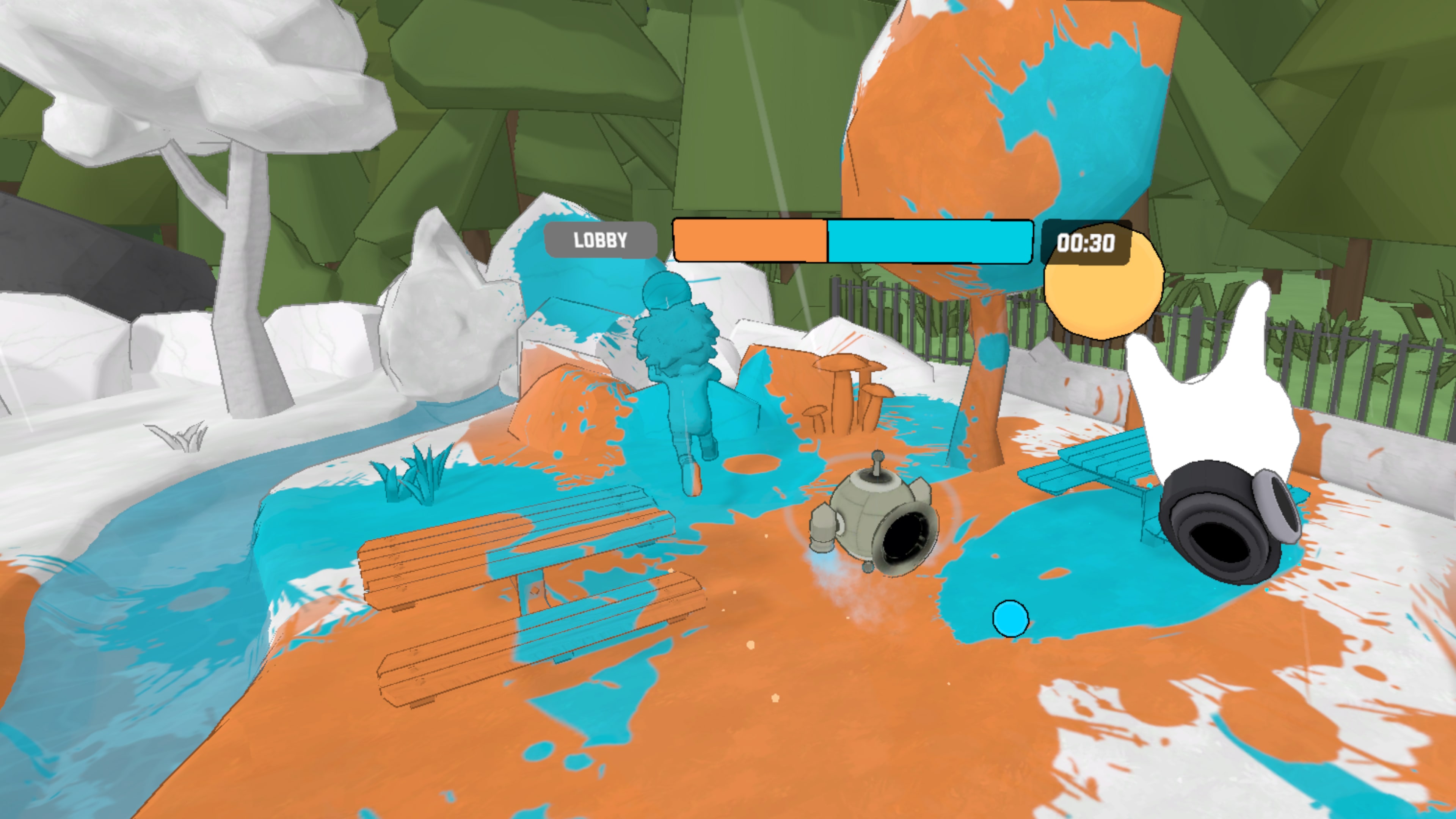This screenshot has width=1456, height=819.
Task: Click the divider of the team progress bar
Action: coord(828,242)
